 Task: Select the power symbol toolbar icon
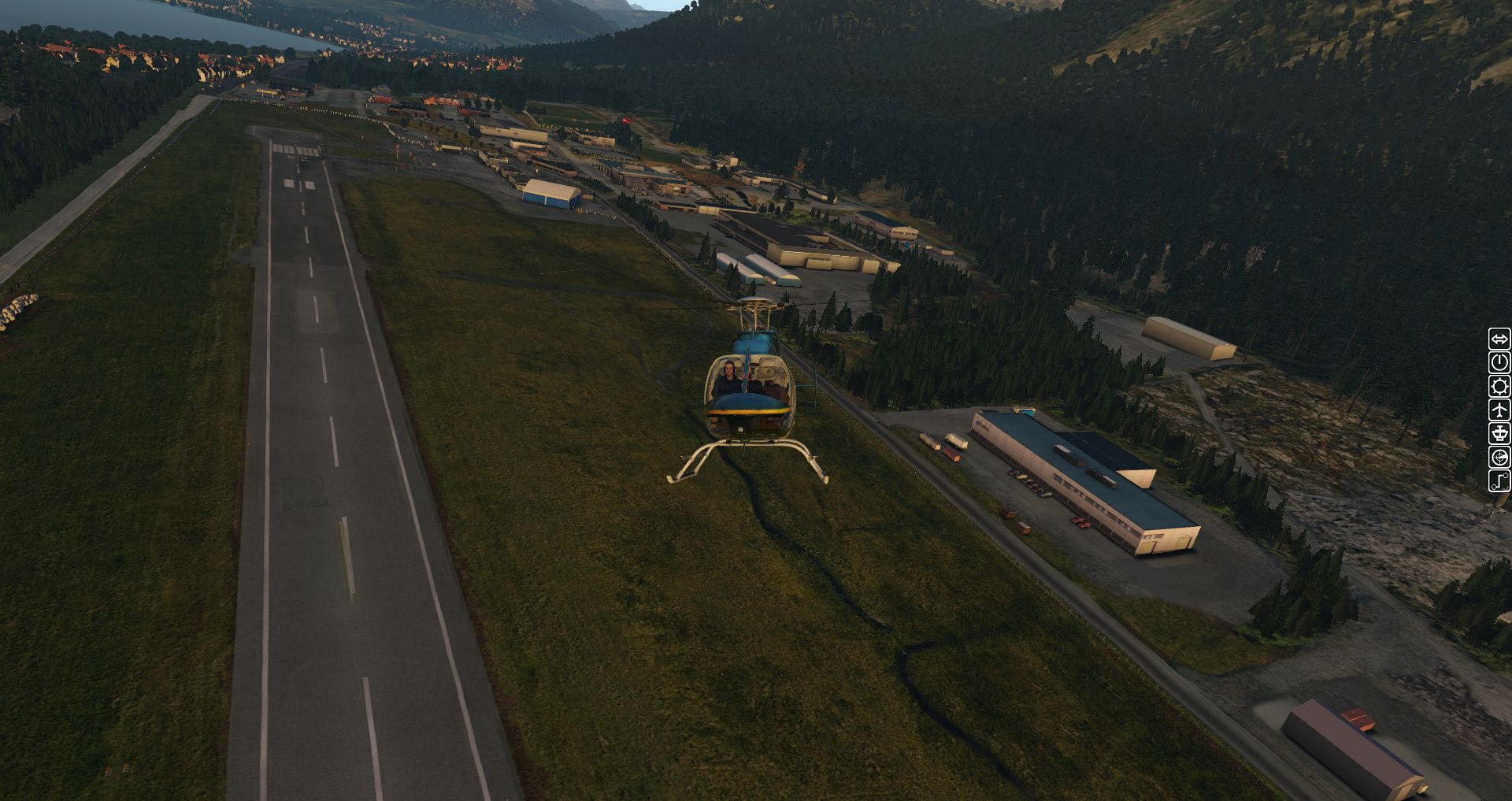tap(1499, 362)
